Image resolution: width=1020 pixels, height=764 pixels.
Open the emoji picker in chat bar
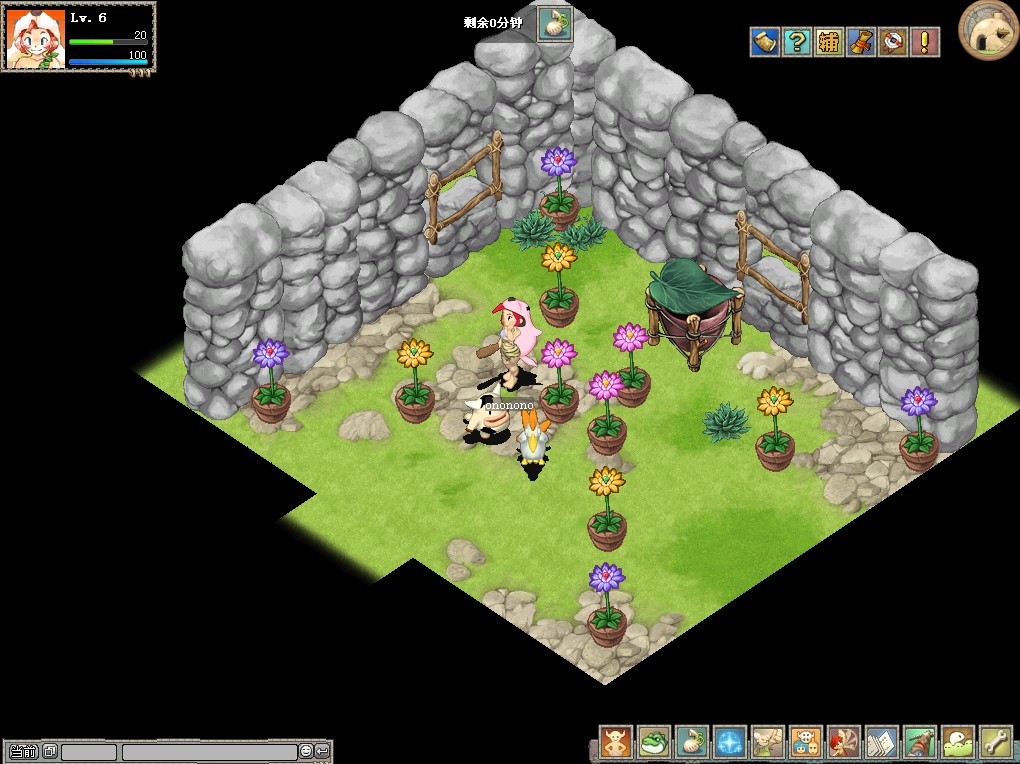tap(306, 751)
